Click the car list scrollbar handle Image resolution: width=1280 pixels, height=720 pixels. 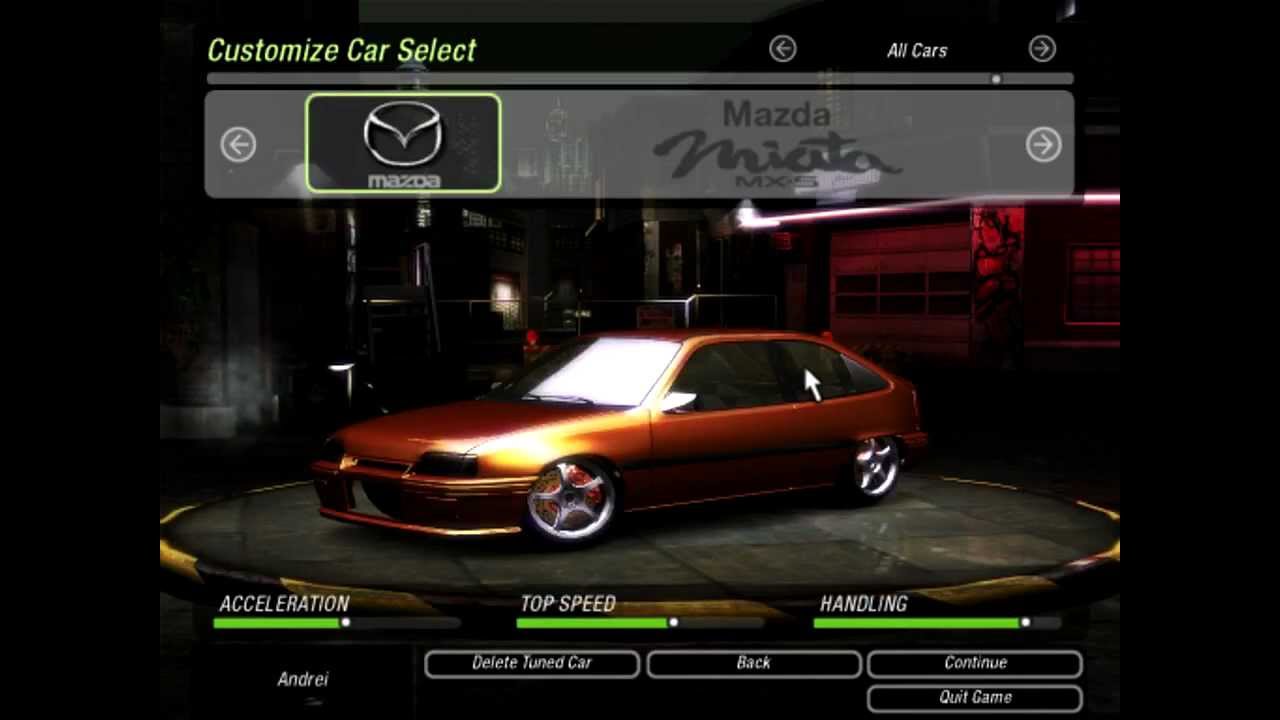click(996, 79)
